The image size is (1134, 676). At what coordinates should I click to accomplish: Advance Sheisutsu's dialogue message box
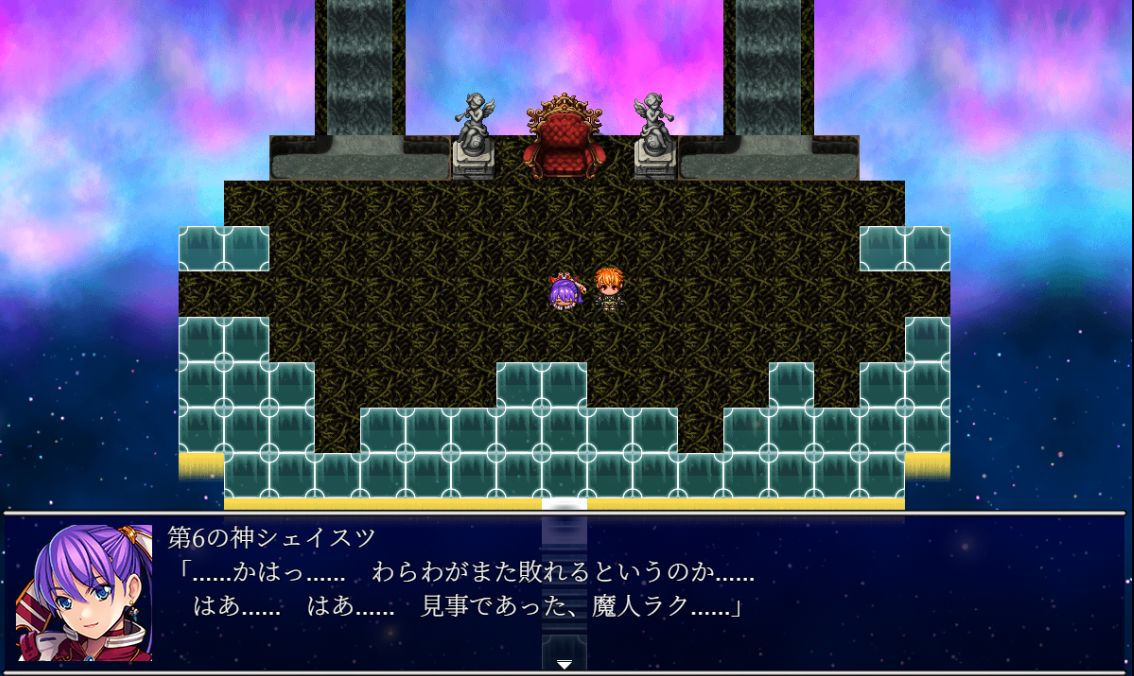[640, 591]
